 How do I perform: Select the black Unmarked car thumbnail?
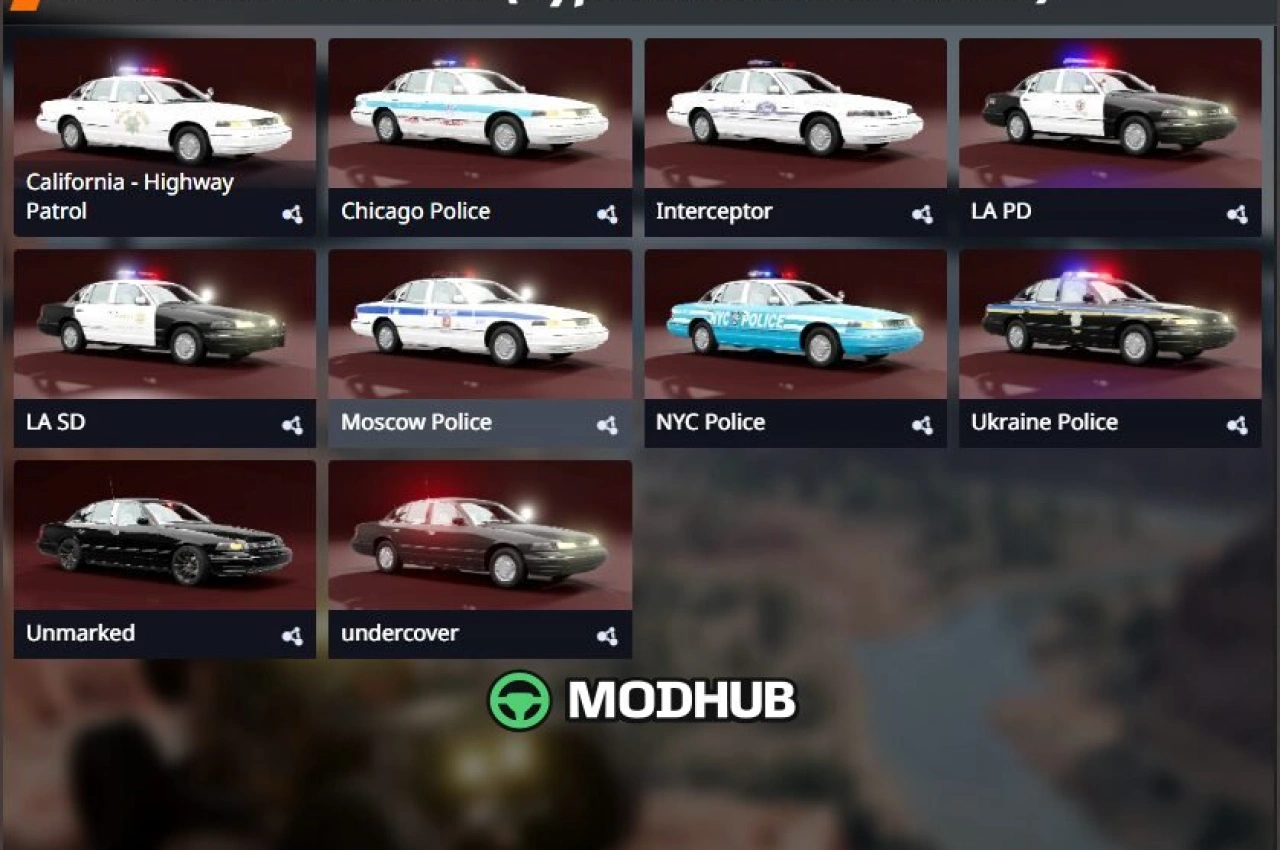pos(163,532)
